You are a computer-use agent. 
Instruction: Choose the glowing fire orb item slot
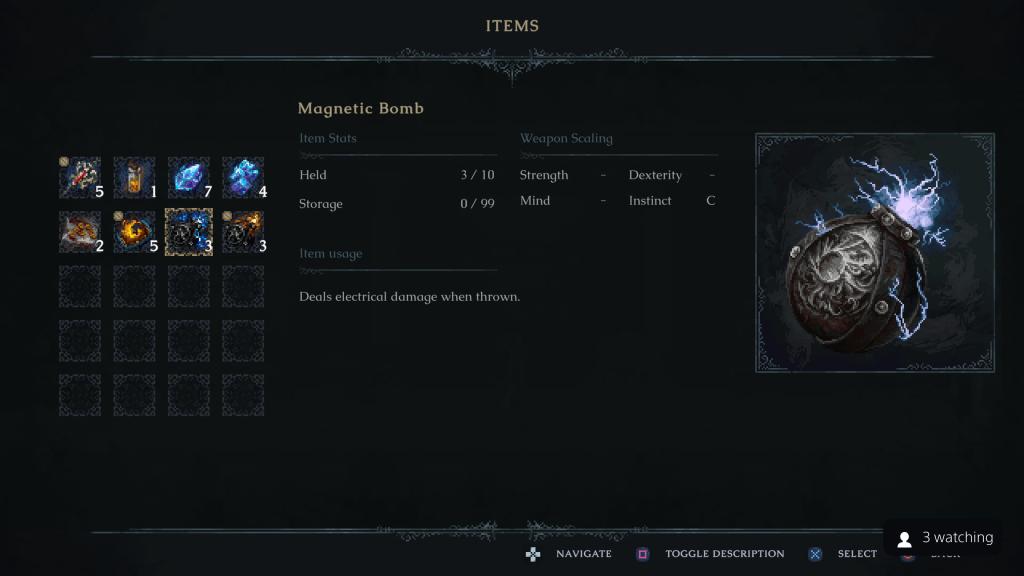point(134,231)
